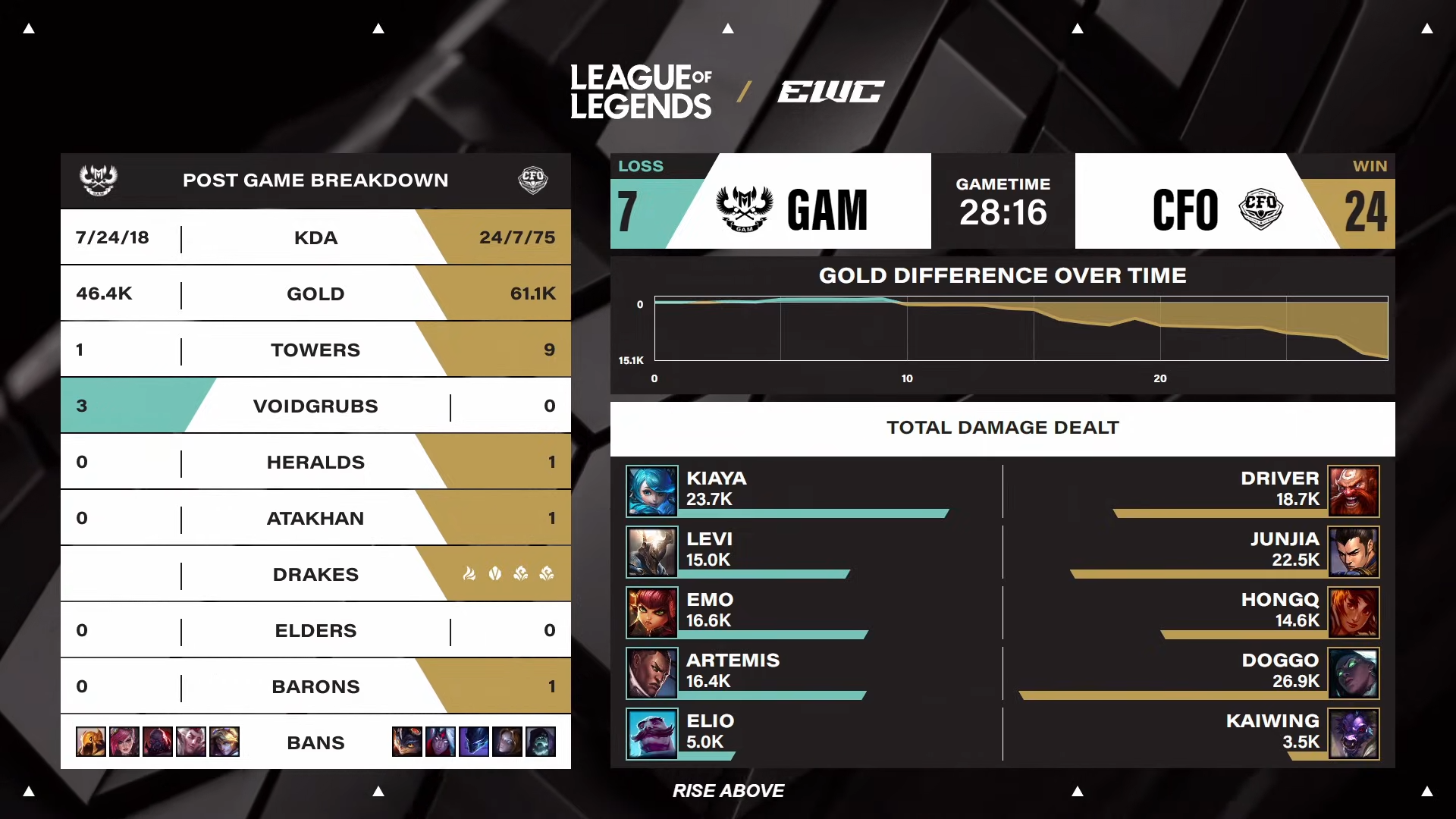This screenshot has width=1456, height=819.
Task: Select the first ocean drake icon
Action: click(520, 574)
